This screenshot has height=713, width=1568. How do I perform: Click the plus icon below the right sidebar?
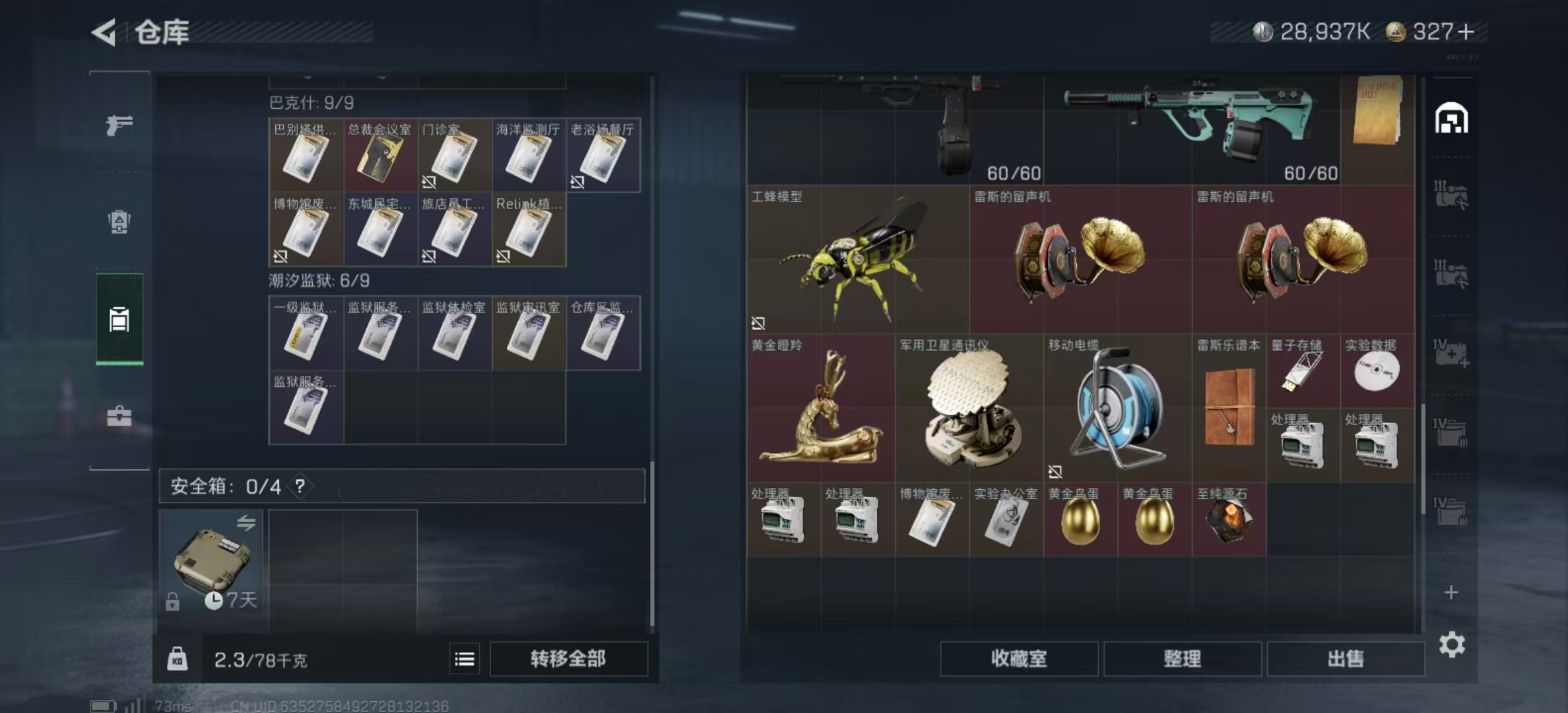tap(1452, 593)
